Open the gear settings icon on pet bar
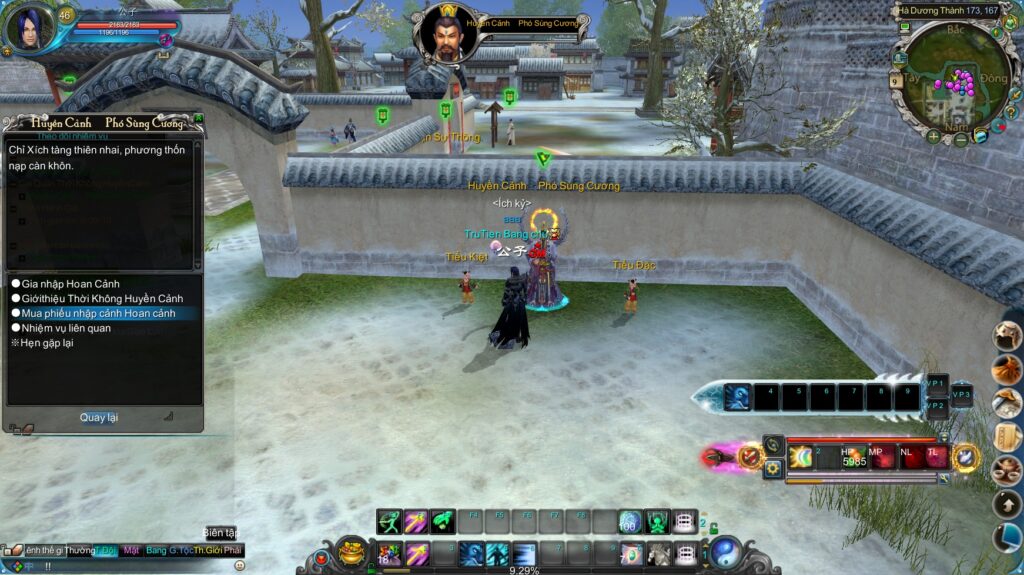 tap(772, 467)
